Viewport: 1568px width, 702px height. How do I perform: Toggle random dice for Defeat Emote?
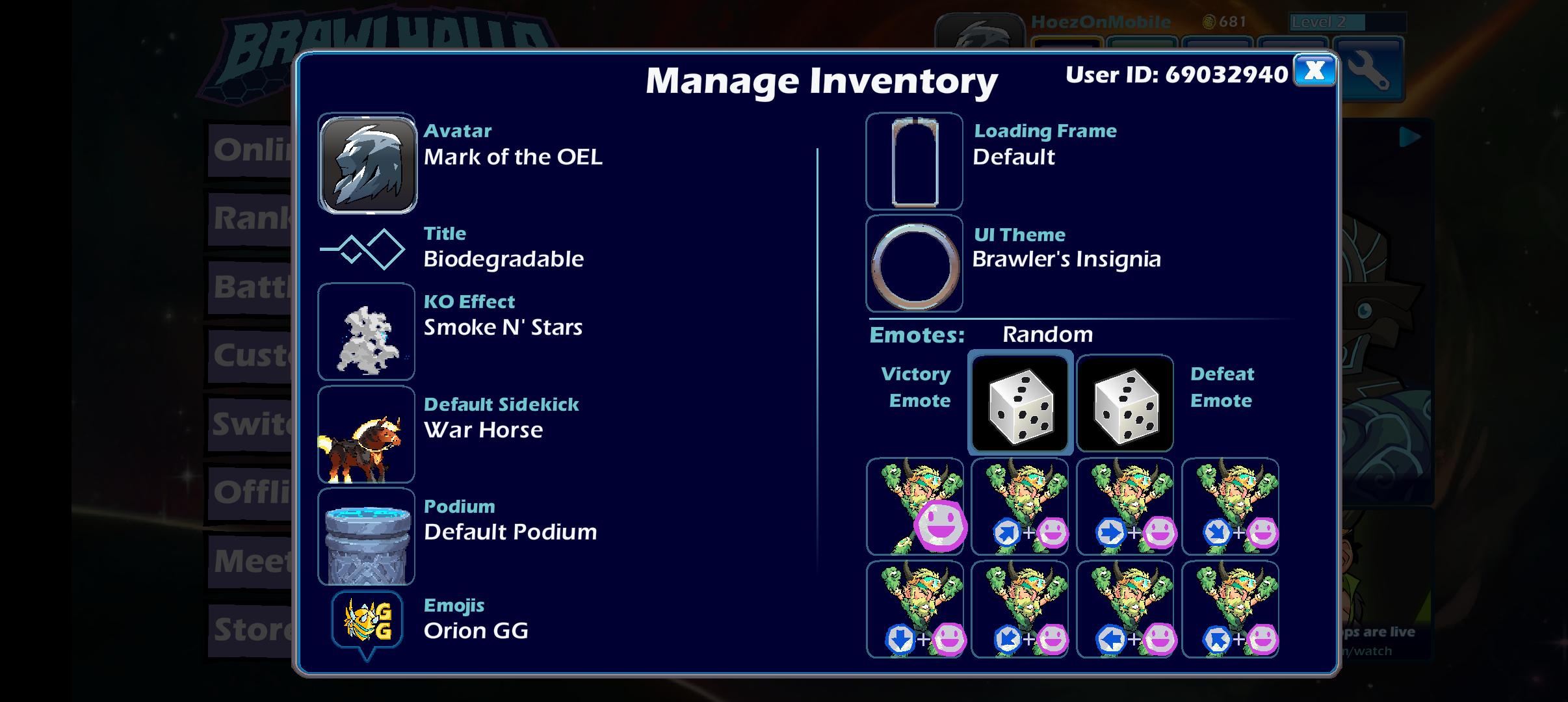pos(1126,403)
